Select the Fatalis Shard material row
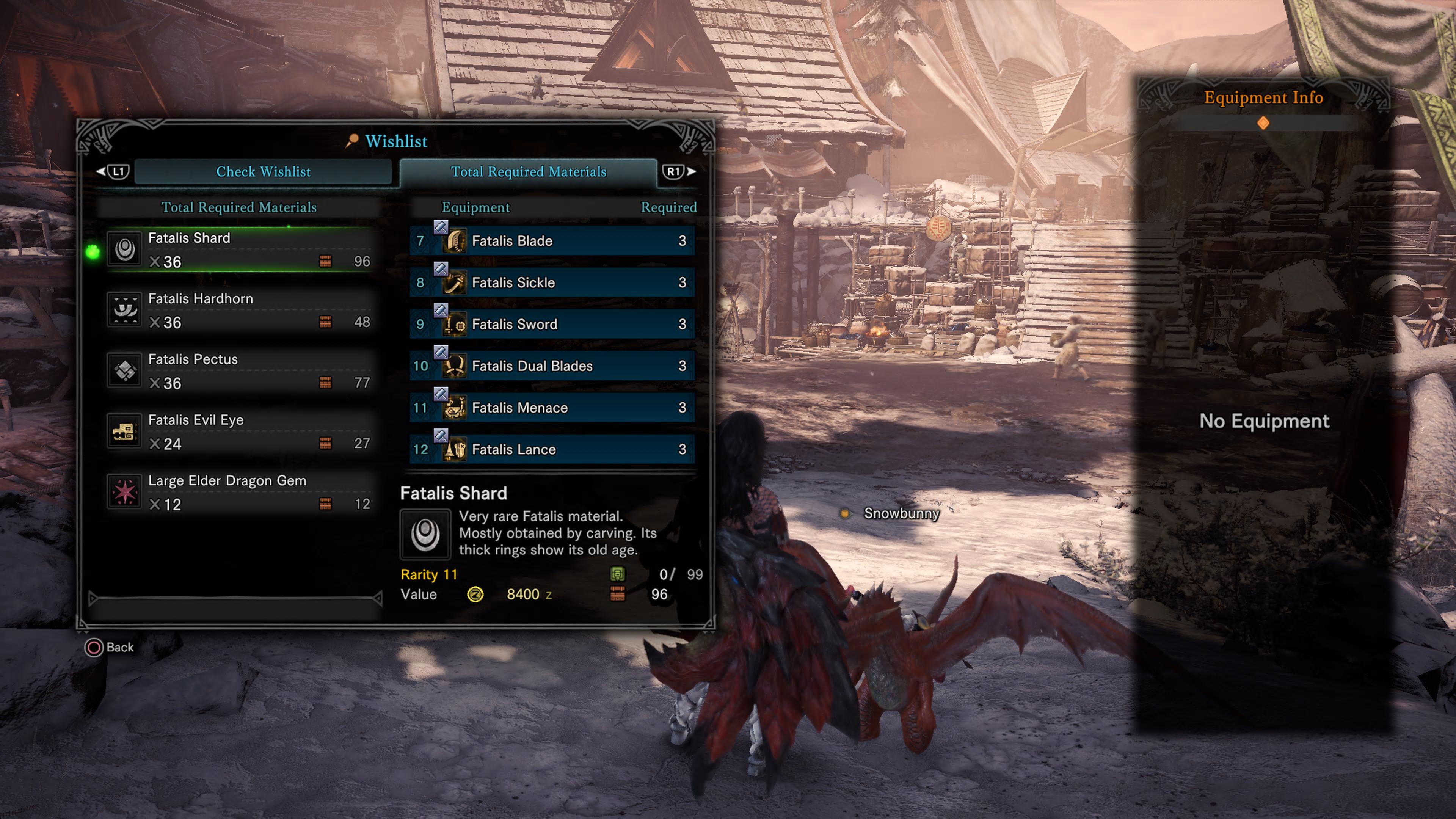Screen dimensions: 1456x819 (x=240, y=250)
